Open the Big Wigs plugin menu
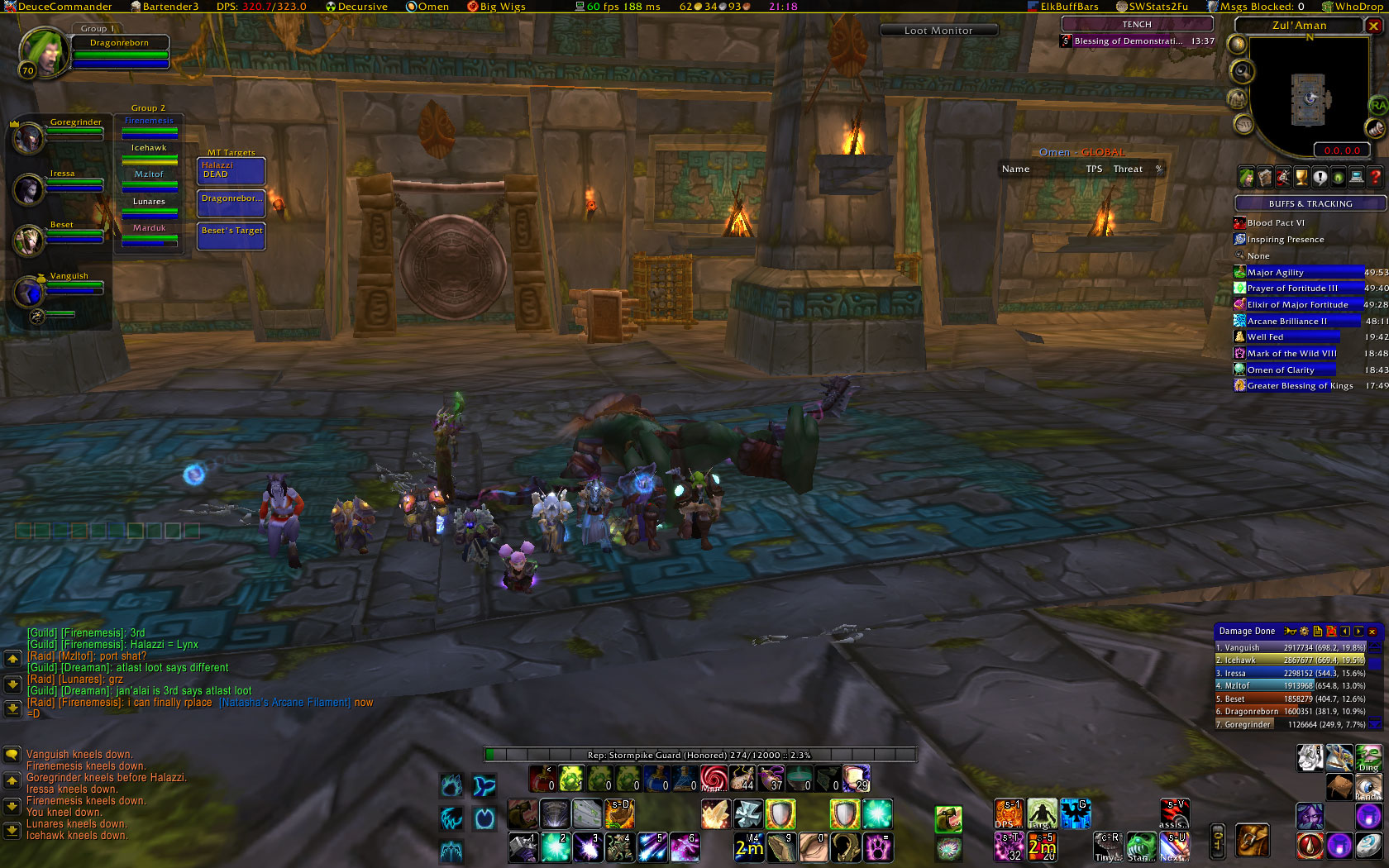The height and width of the screenshot is (868, 1389). [x=497, y=7]
